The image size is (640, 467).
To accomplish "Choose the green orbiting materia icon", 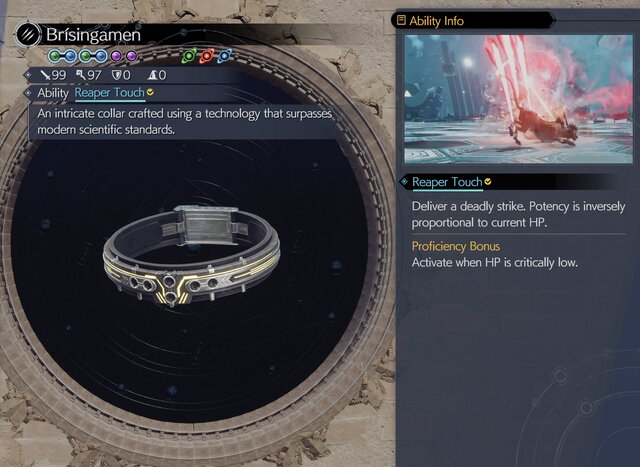I will click(x=190, y=56).
